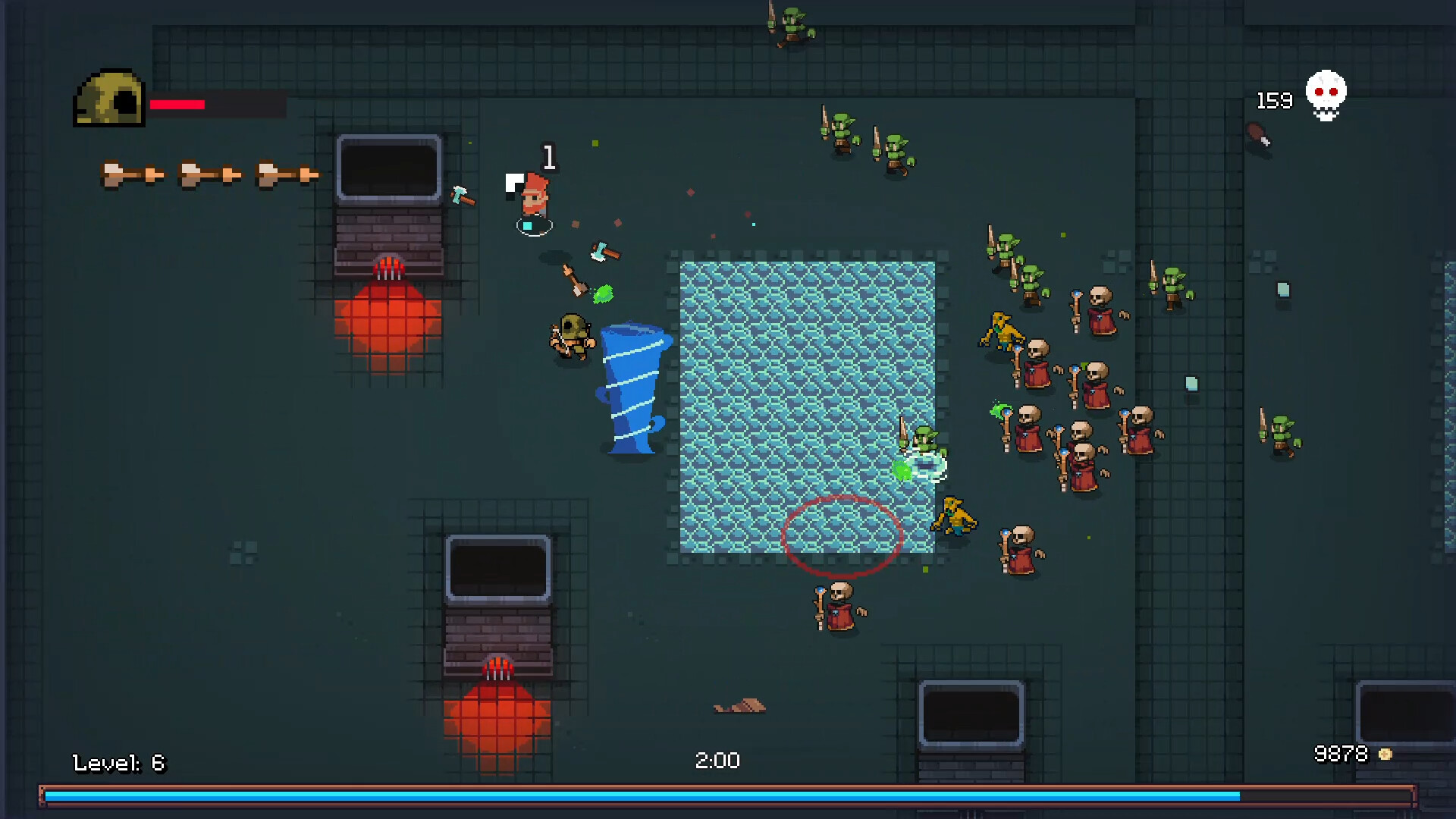Select the middle throwing axe ammo icon
Image resolution: width=1456 pixels, height=819 pixels.
coord(209,173)
